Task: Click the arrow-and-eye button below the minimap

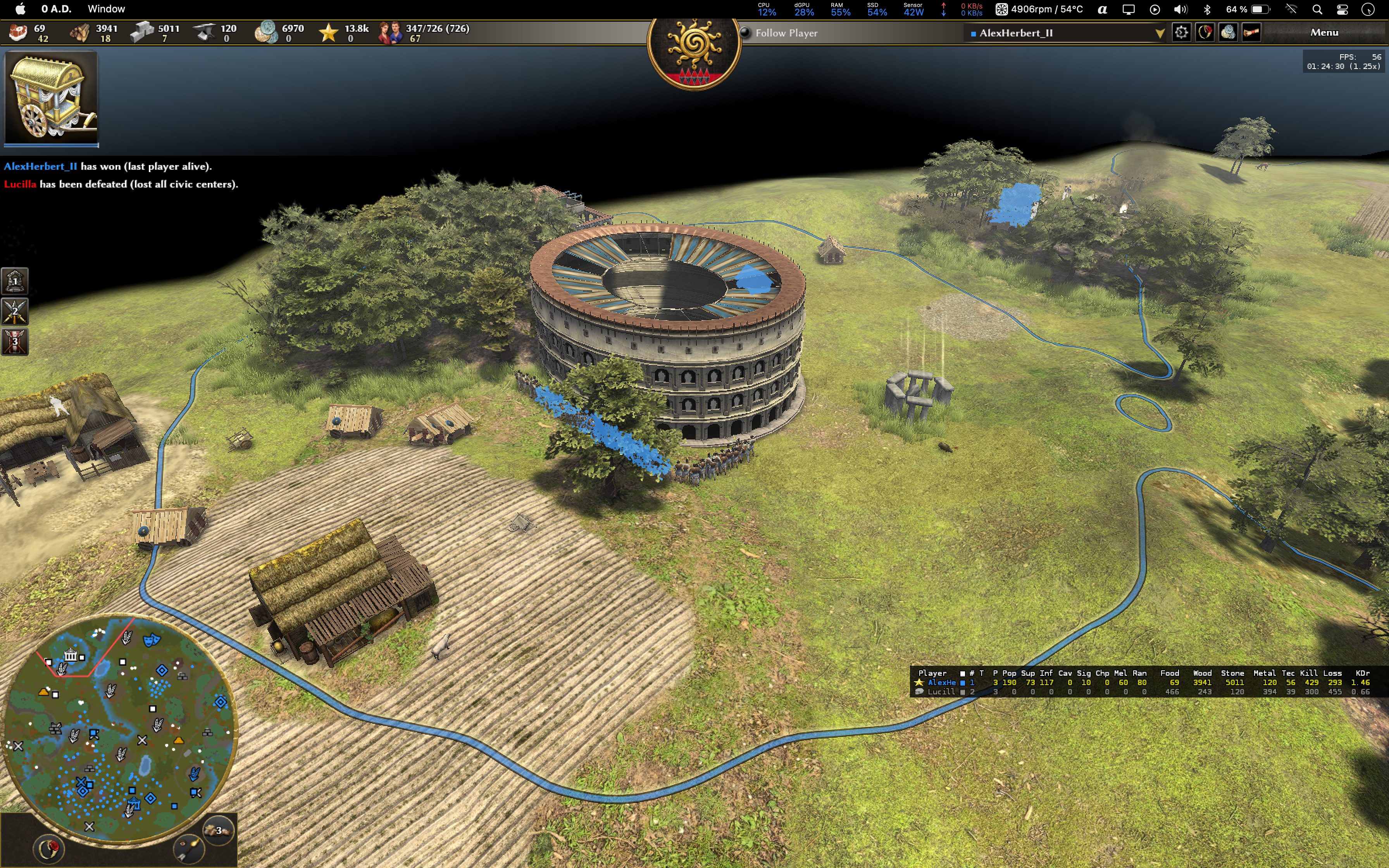Action: pyautogui.click(x=189, y=849)
